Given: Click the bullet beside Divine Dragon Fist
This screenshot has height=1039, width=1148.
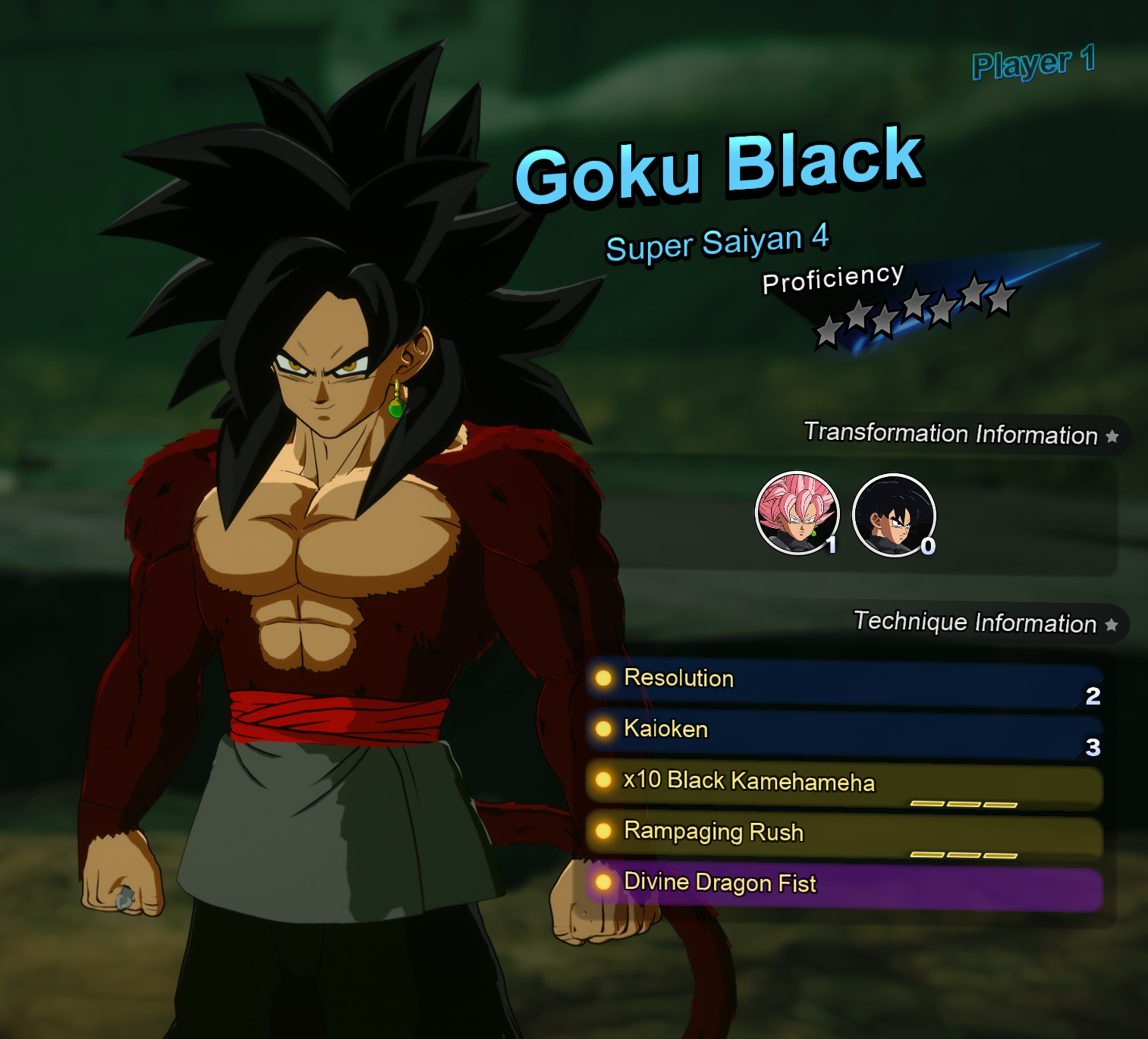Looking at the screenshot, I should (x=603, y=883).
